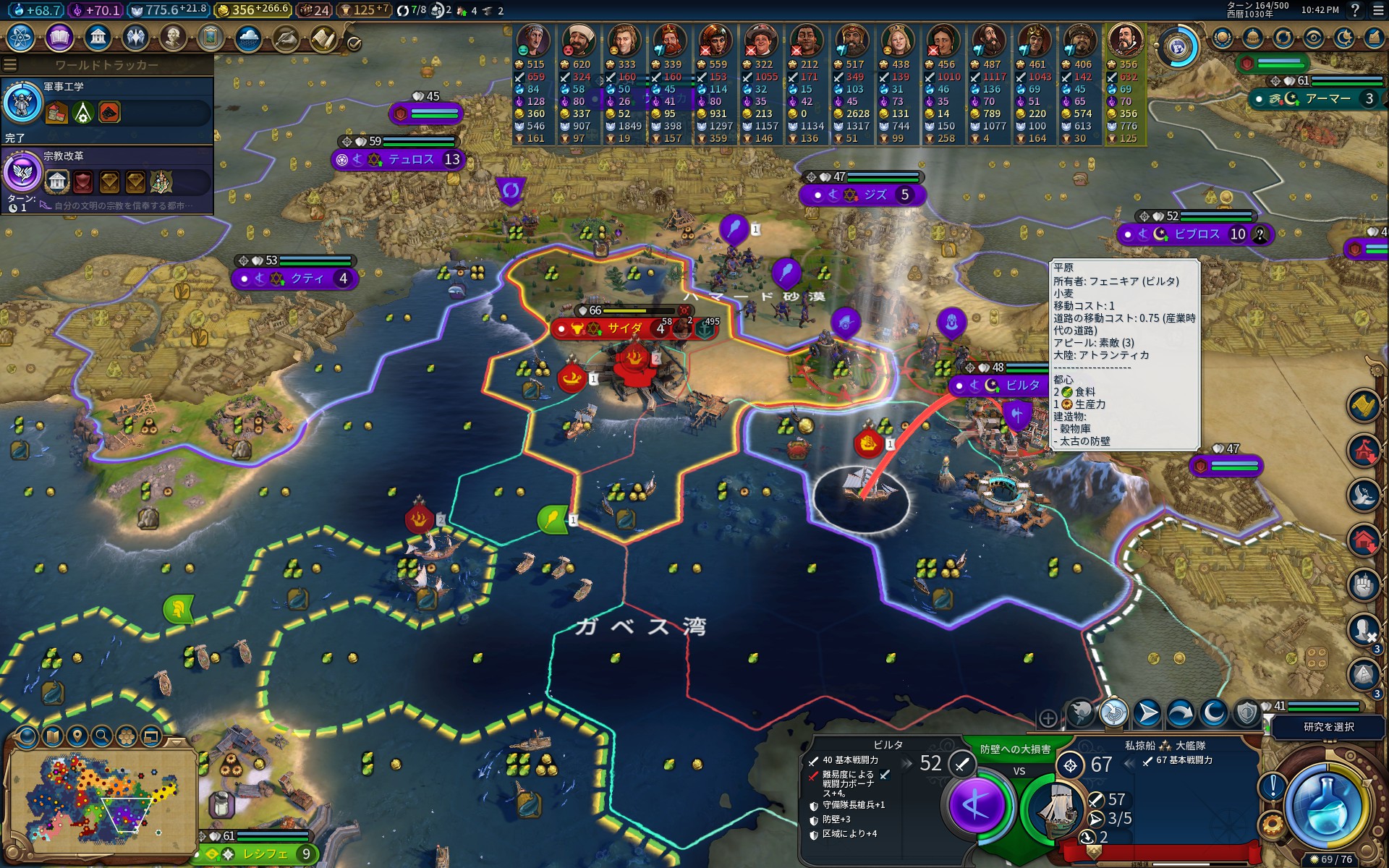This screenshot has height=868, width=1389.
Task: Choose the privateer's move-to arrow action
Action: click(x=1147, y=714)
